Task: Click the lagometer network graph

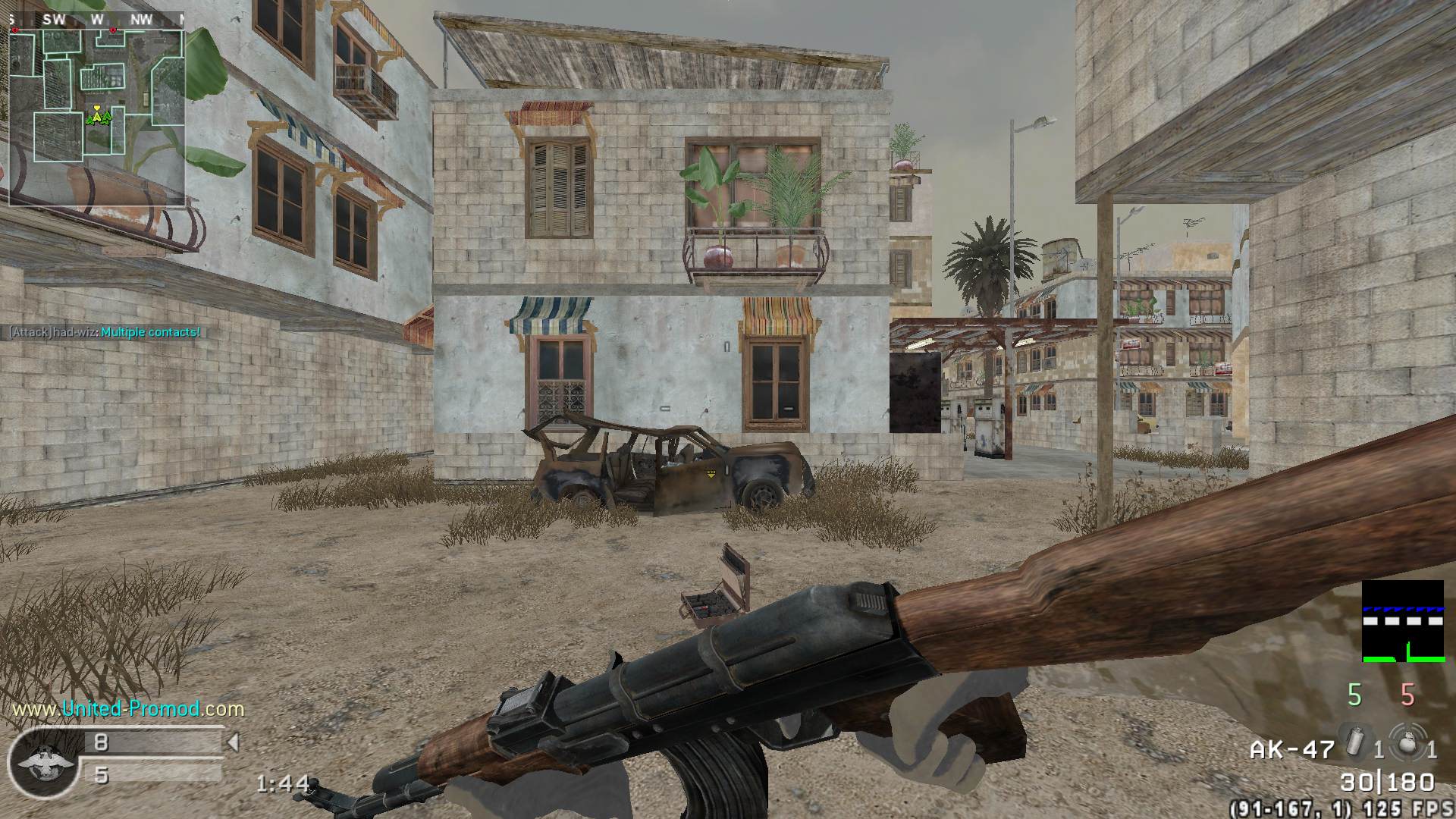Action: pos(1402,622)
